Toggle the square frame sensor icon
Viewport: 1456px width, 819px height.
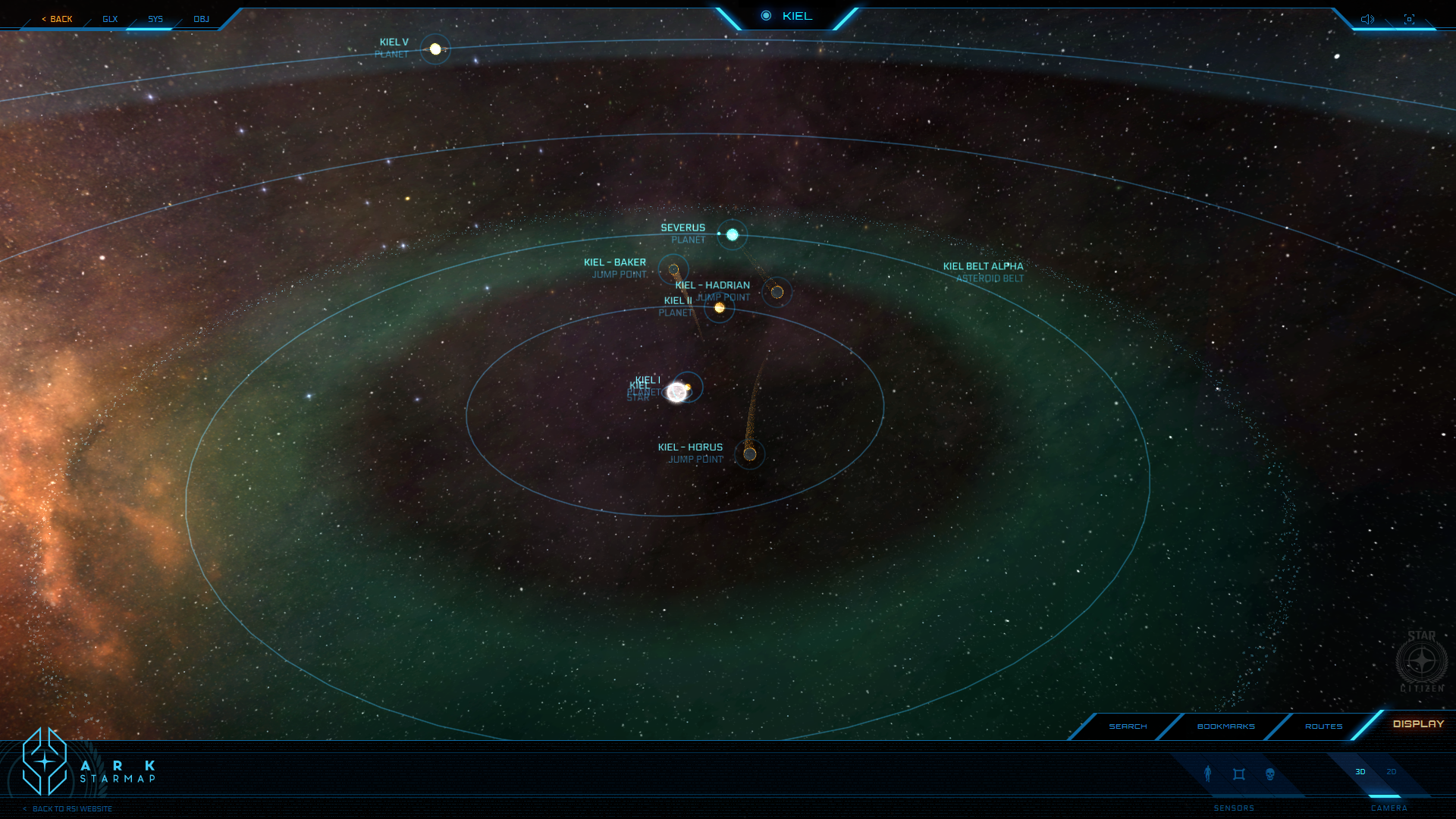click(x=1239, y=773)
